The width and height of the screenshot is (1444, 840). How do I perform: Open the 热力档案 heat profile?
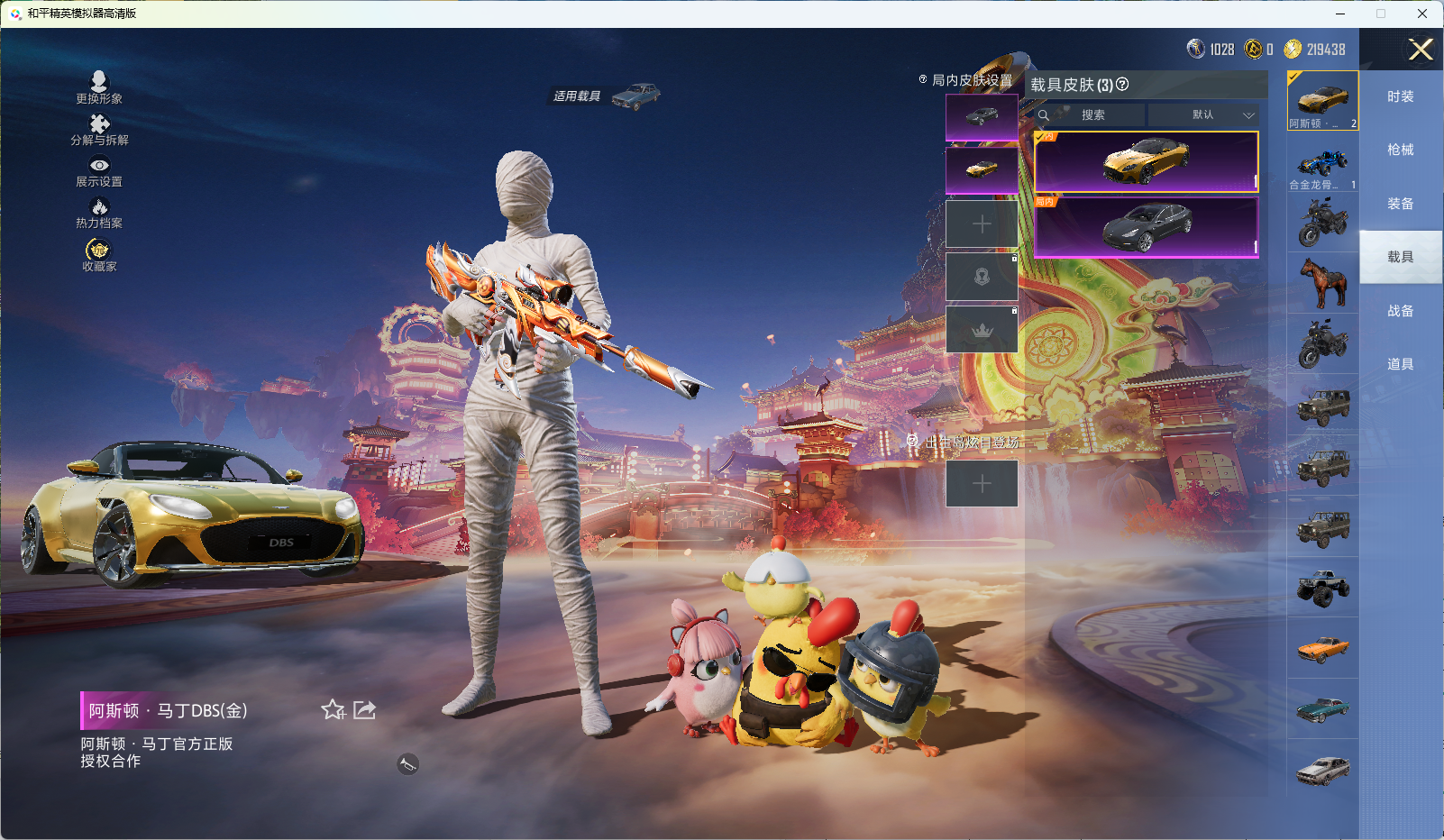(99, 213)
